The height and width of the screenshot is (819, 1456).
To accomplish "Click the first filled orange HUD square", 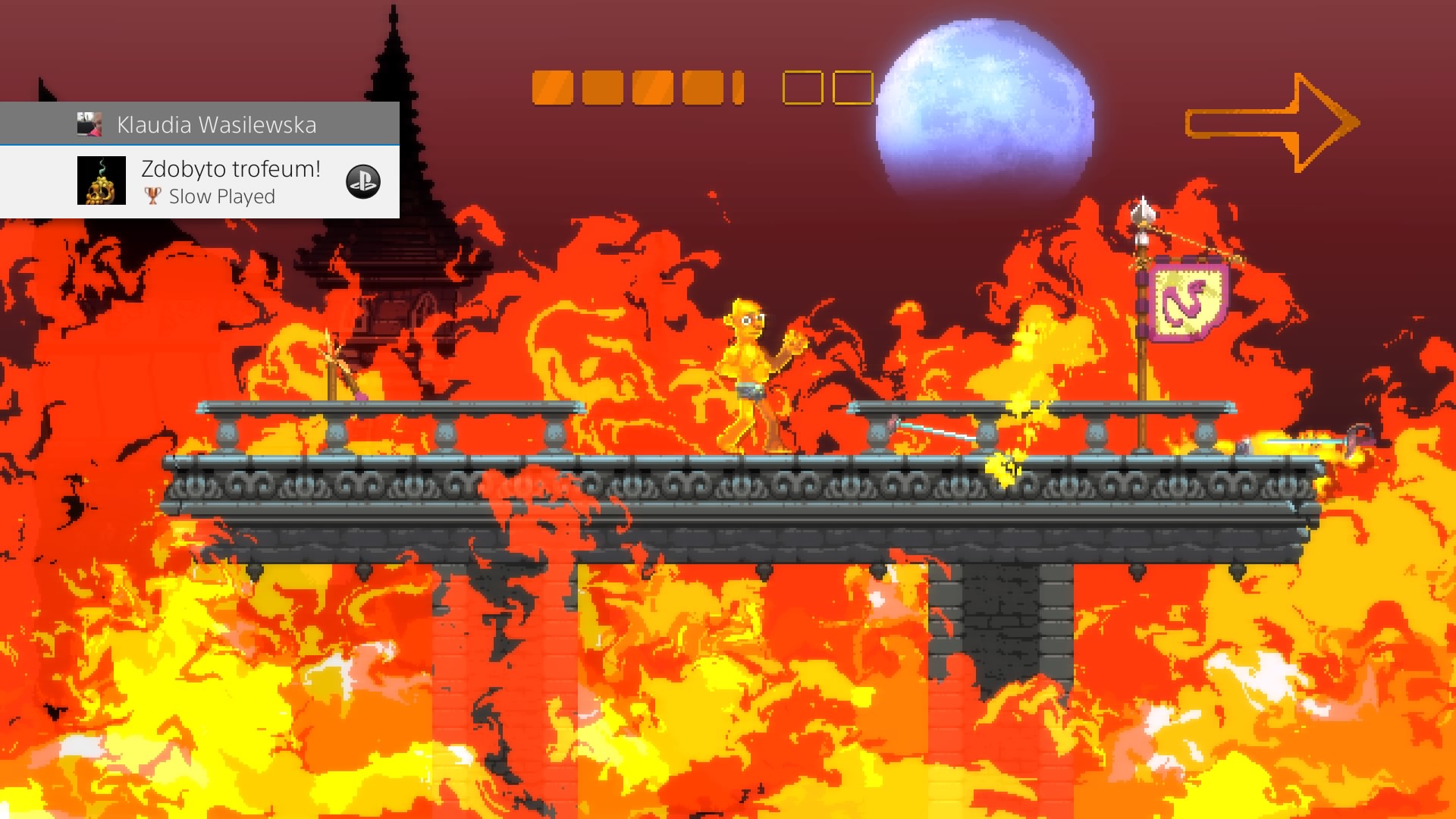I will [x=551, y=89].
